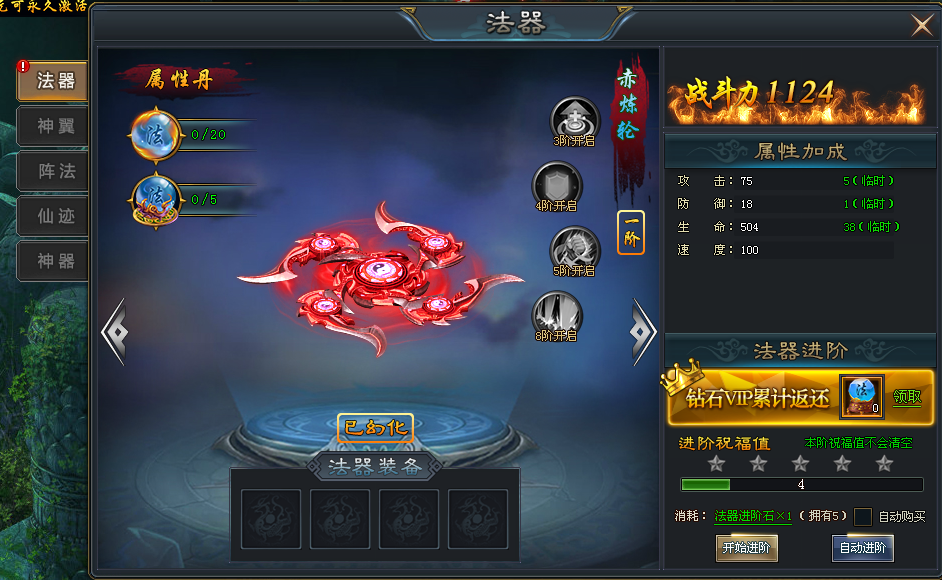
Task: Toggle the 自动购买 checkbox
Action: (863, 517)
